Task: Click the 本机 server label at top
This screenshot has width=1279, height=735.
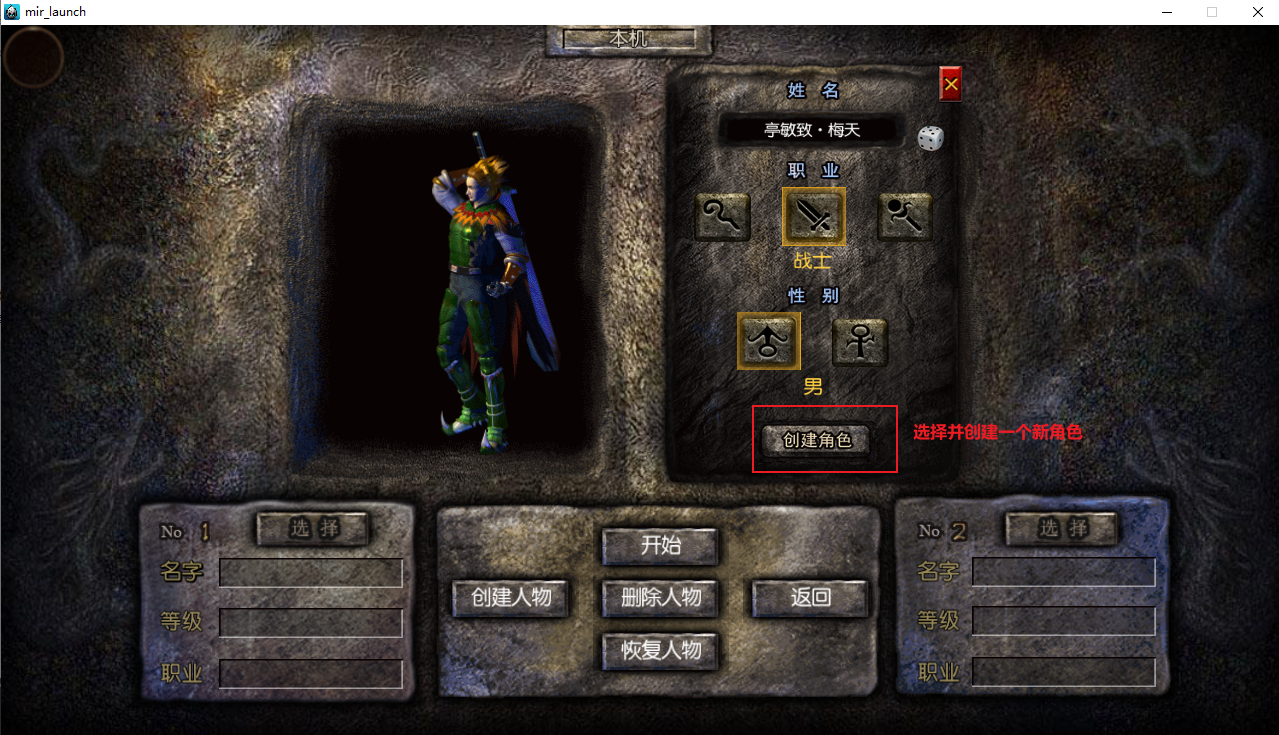Action: [x=629, y=39]
